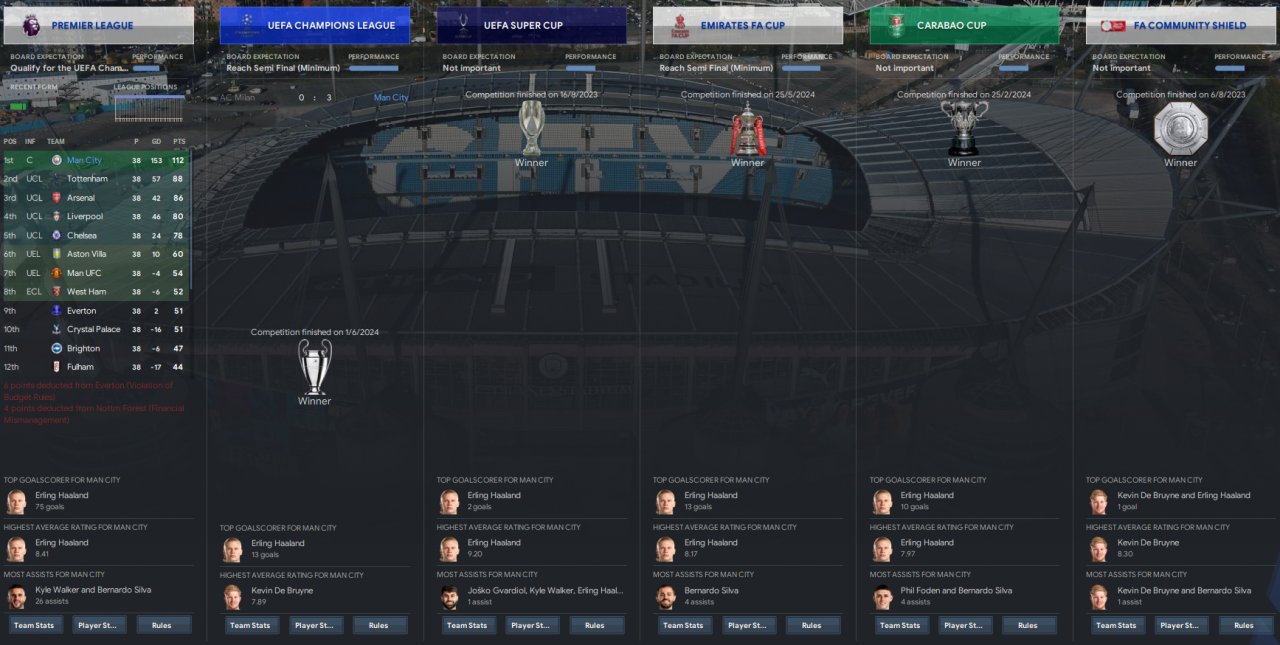Viewport: 1280px width, 645px height.
Task: Open Joško Gvardiol's Super Cup assists entry
Action: (x=545, y=591)
